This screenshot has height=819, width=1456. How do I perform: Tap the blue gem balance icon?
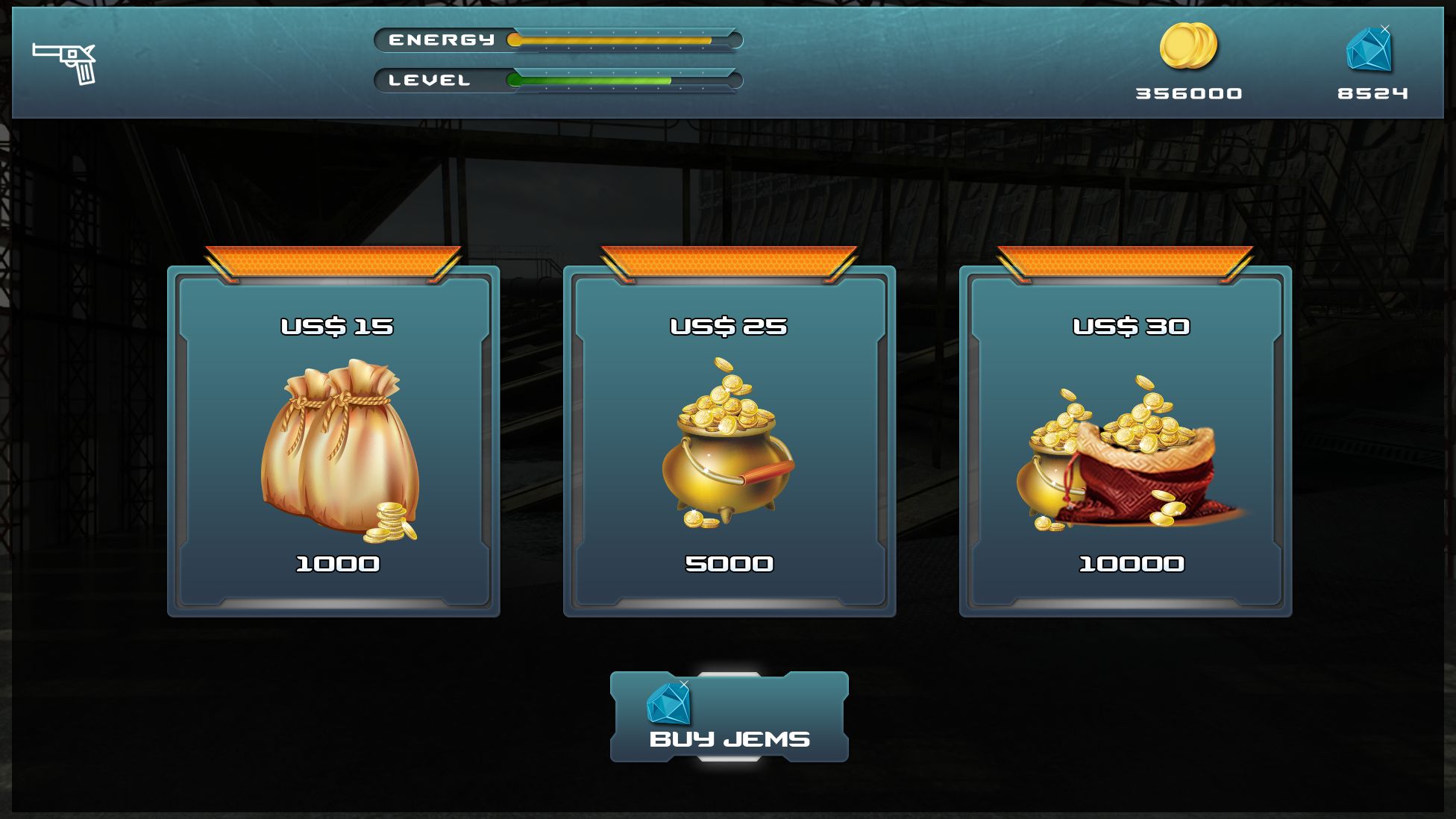click(1369, 50)
